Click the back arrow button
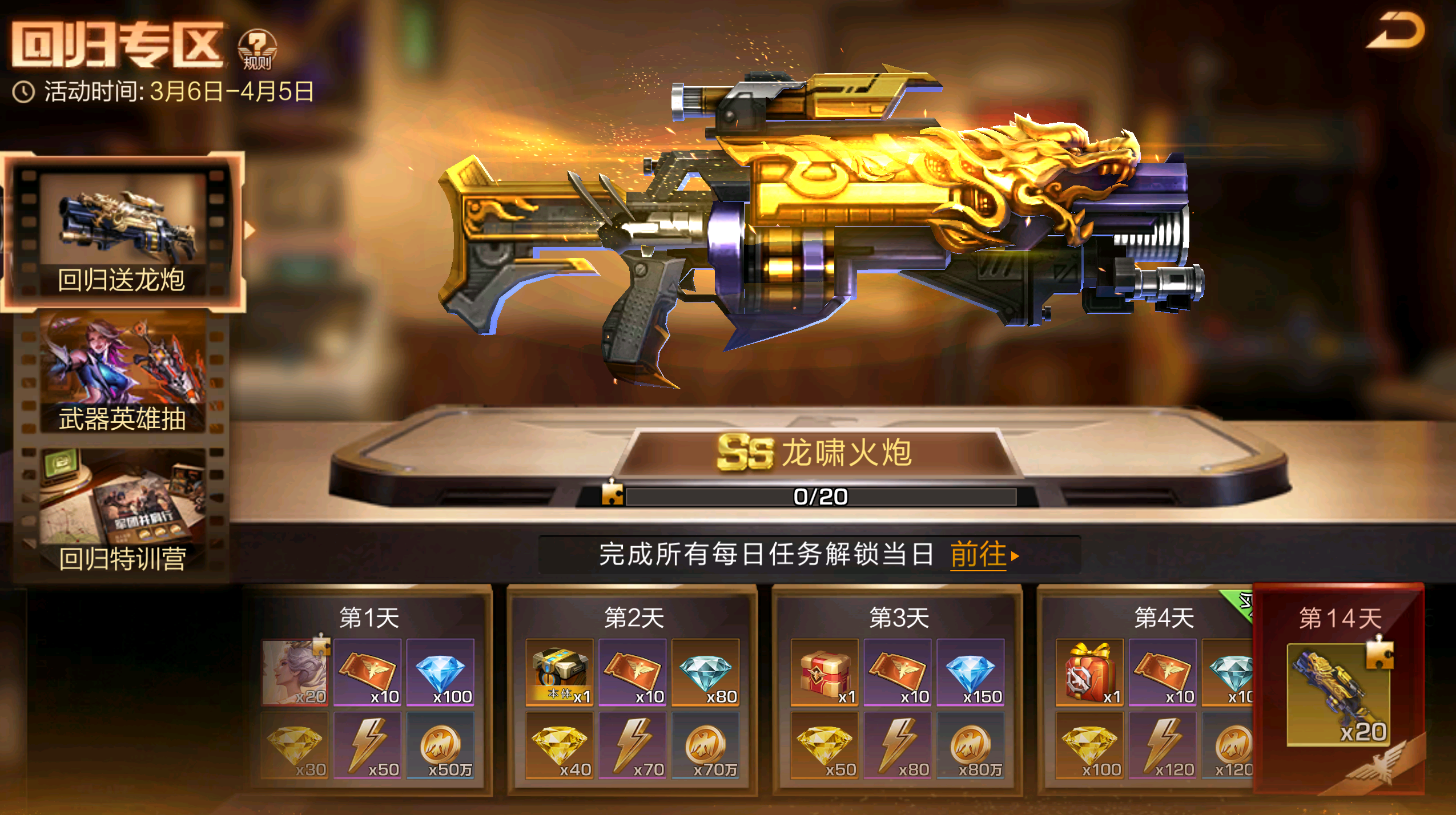 1395,32
